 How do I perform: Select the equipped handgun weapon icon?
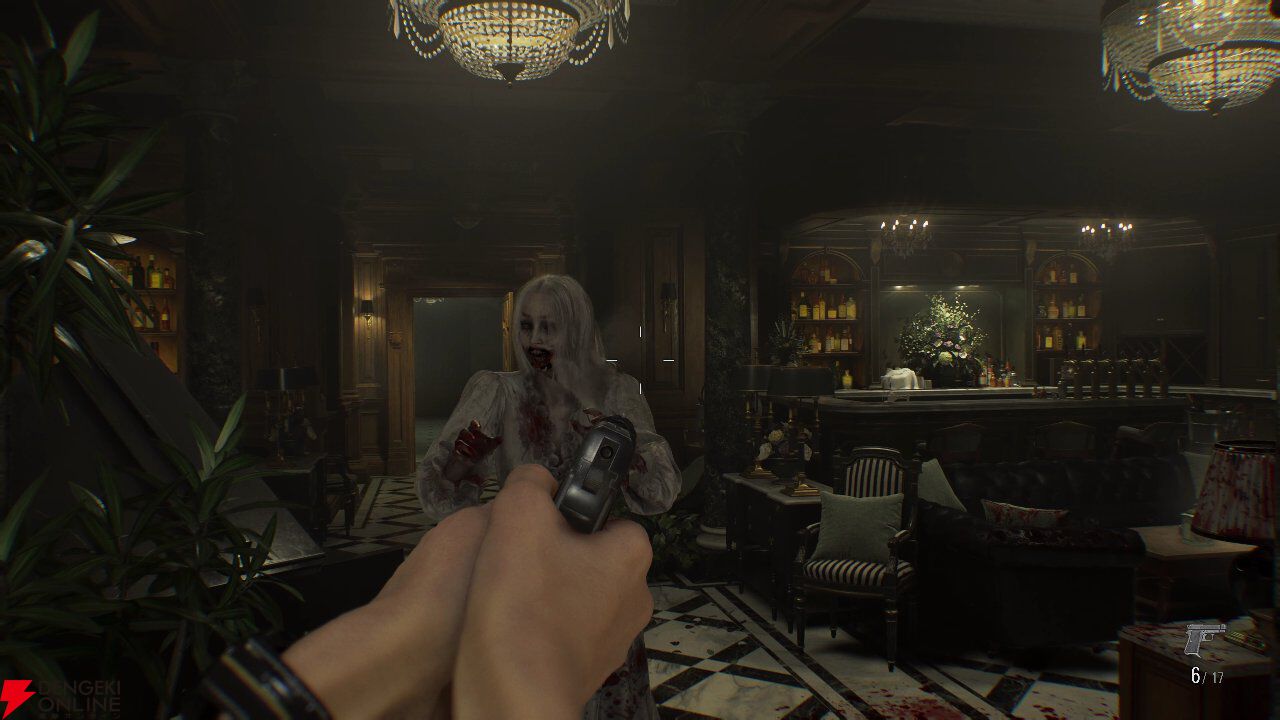[x=1204, y=639]
